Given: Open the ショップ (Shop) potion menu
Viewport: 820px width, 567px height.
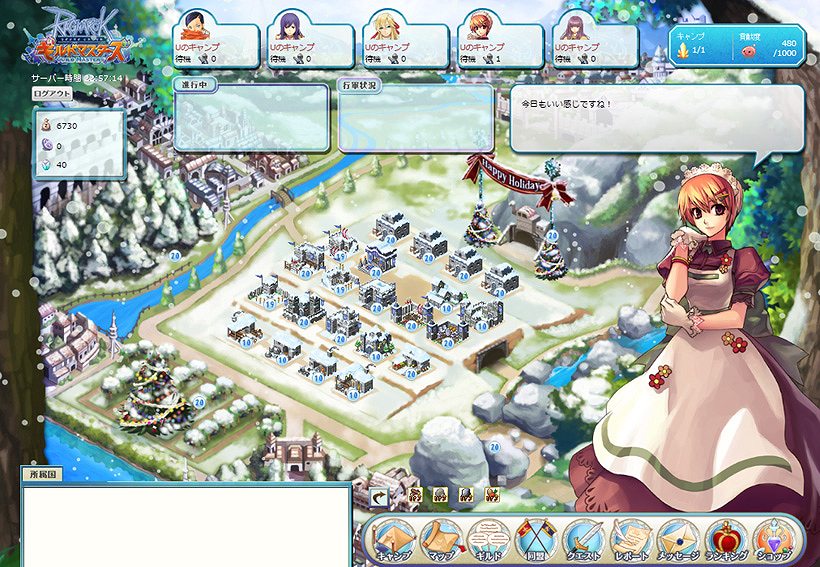Looking at the screenshot, I should point(772,540).
